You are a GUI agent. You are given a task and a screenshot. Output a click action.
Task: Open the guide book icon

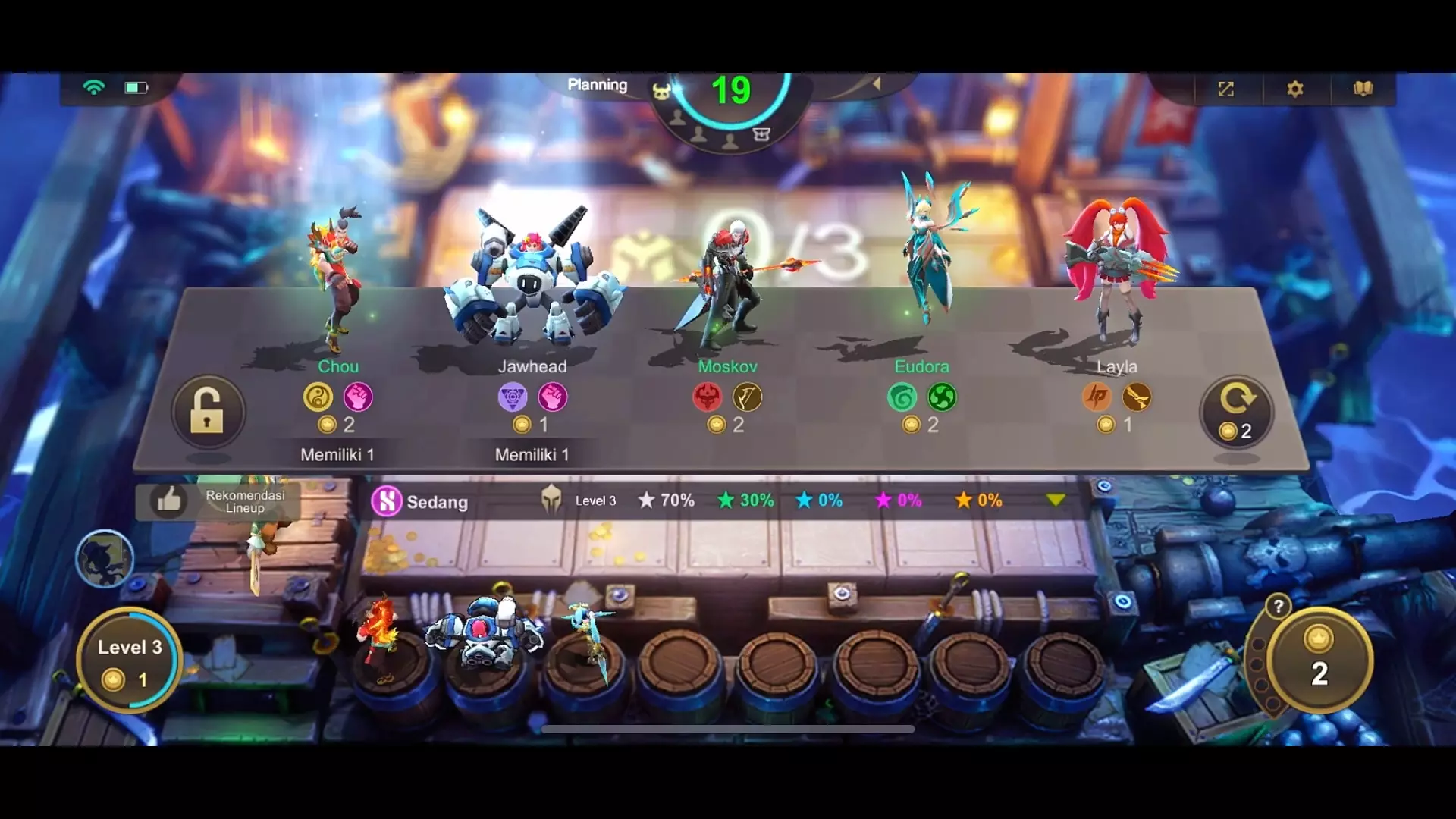pyautogui.click(x=1365, y=88)
